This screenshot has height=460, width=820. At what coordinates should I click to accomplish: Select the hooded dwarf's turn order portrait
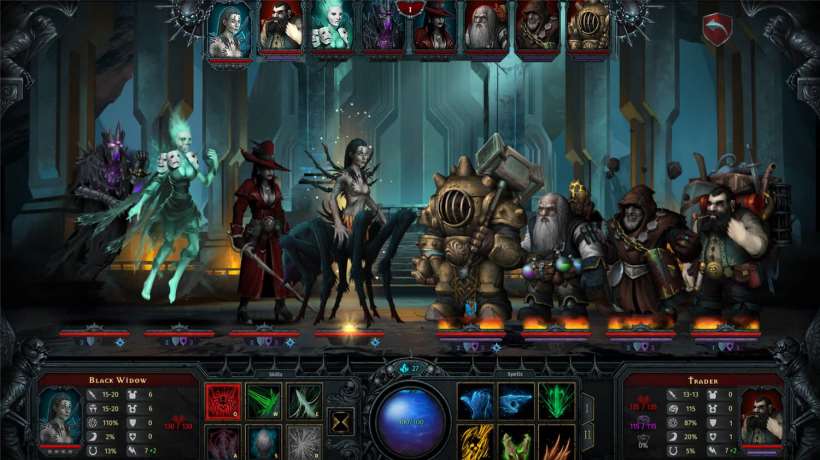click(537, 27)
